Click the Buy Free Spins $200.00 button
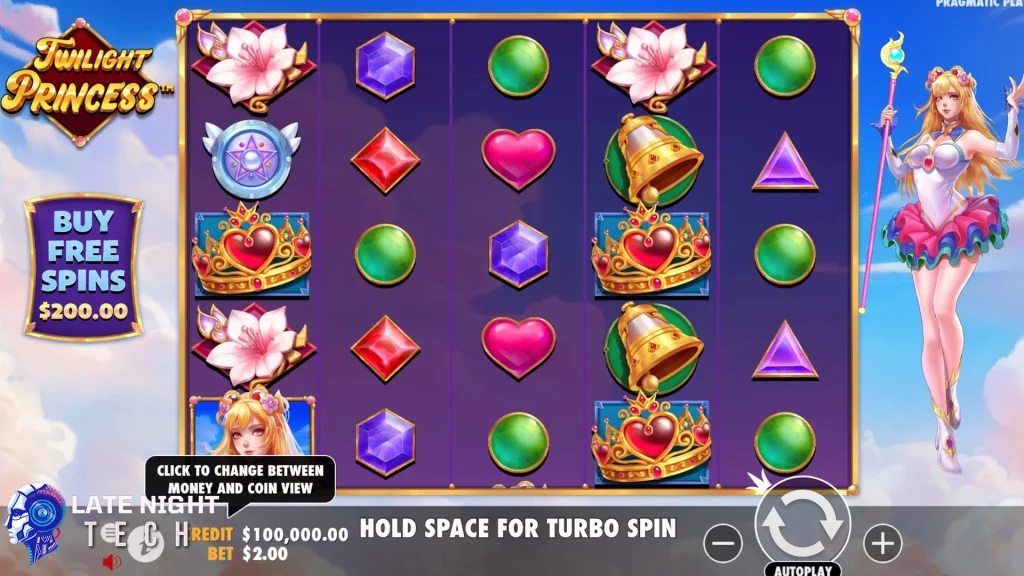Screen dimensions: 1024x576 [x=83, y=265]
